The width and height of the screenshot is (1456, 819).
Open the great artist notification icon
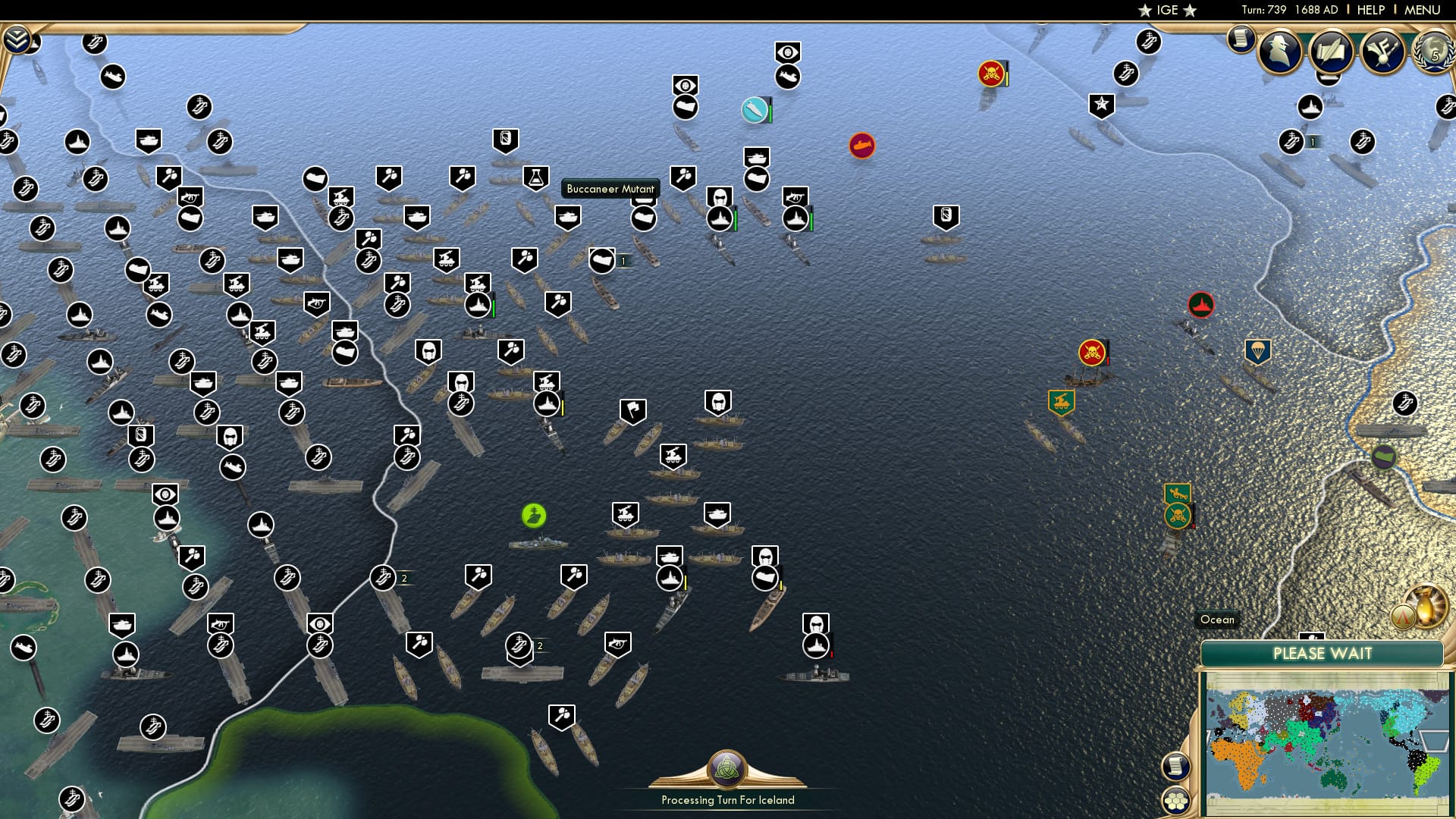pyautogui.click(x=1383, y=52)
